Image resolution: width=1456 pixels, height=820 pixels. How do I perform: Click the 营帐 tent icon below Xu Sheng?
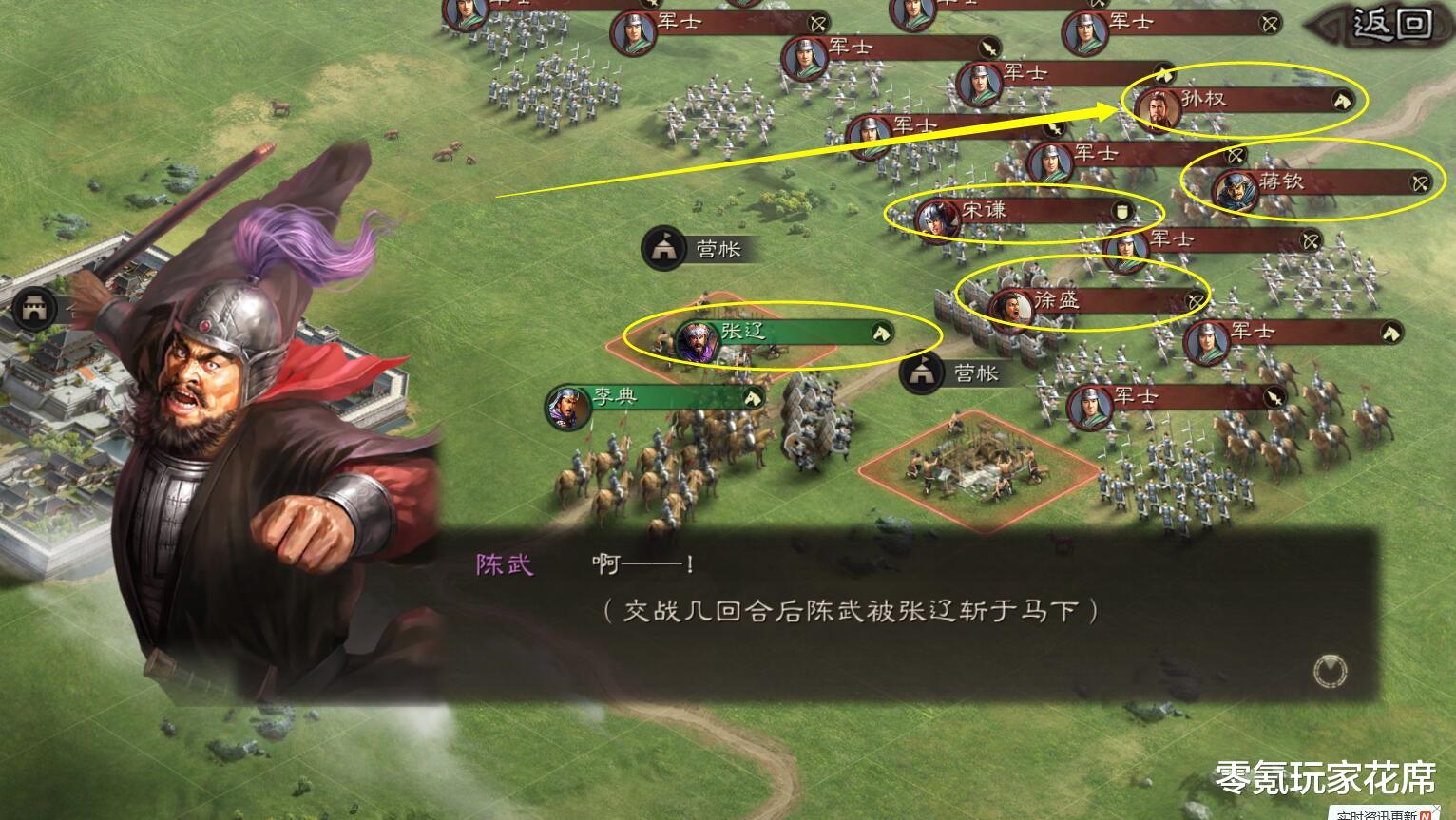tap(920, 372)
